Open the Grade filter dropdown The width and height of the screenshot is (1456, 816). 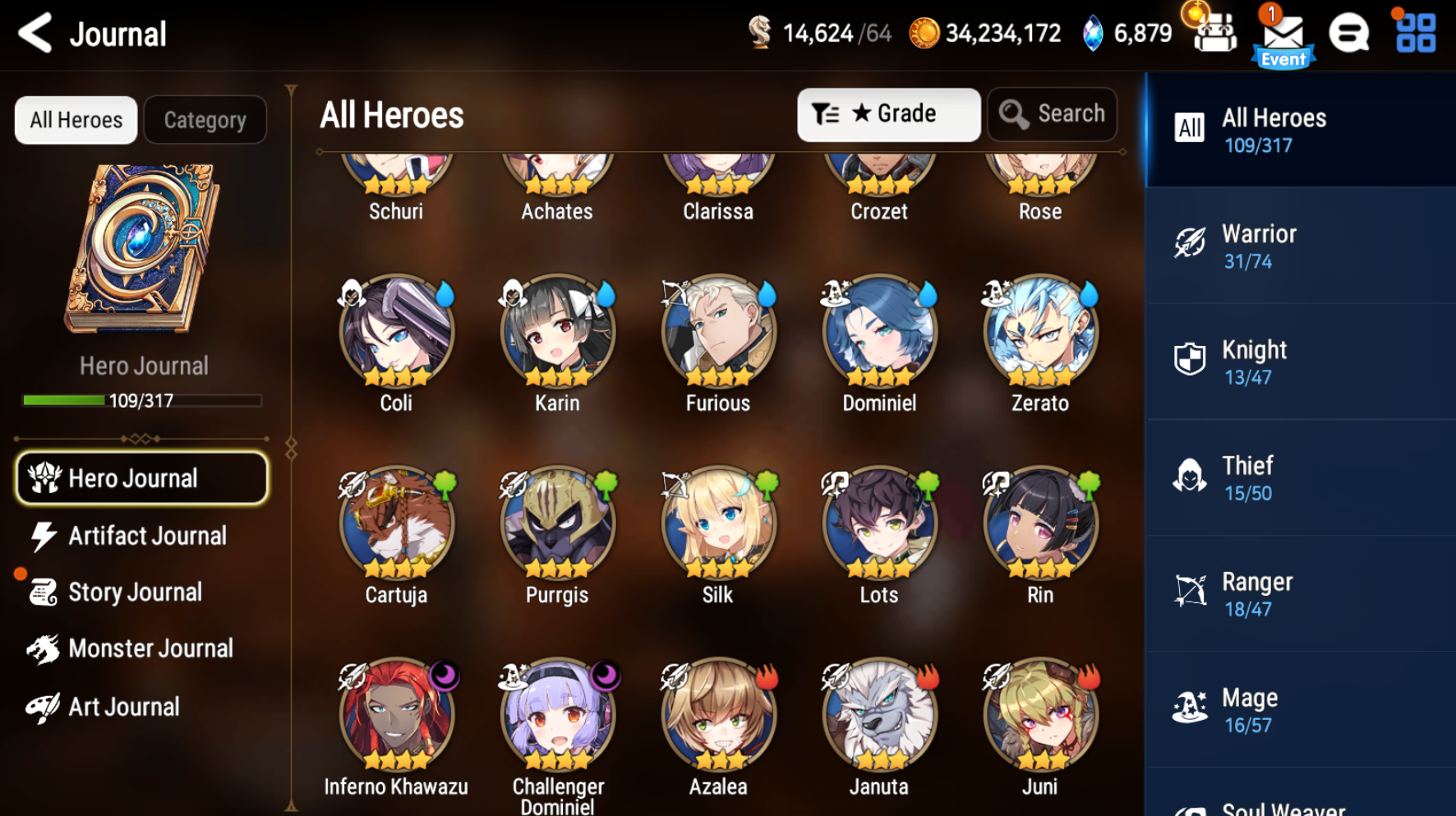click(x=888, y=114)
